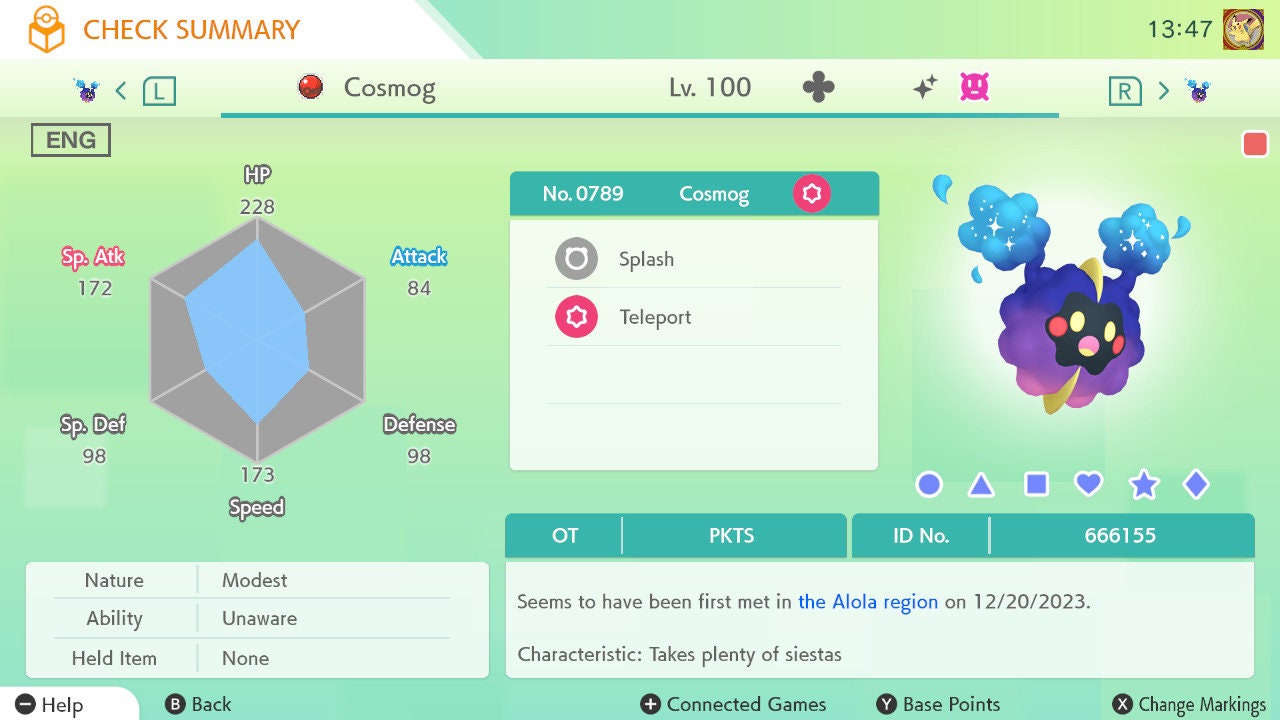Go Back from the summary

[198, 704]
